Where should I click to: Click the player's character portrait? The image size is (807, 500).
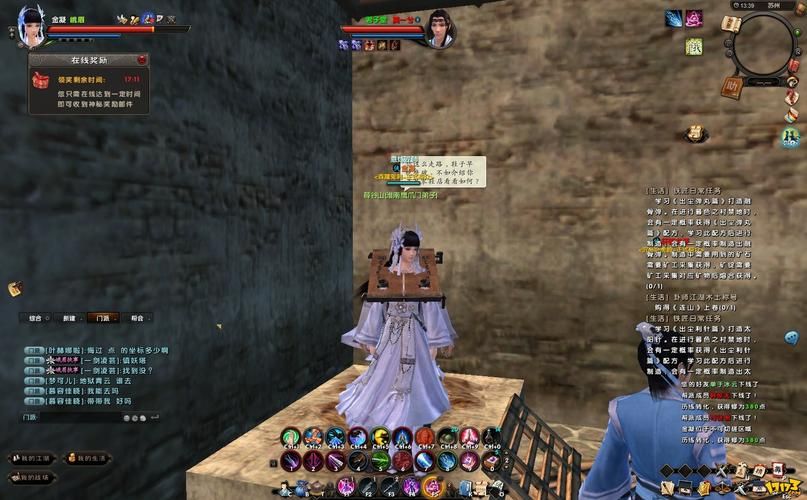click(x=31, y=24)
